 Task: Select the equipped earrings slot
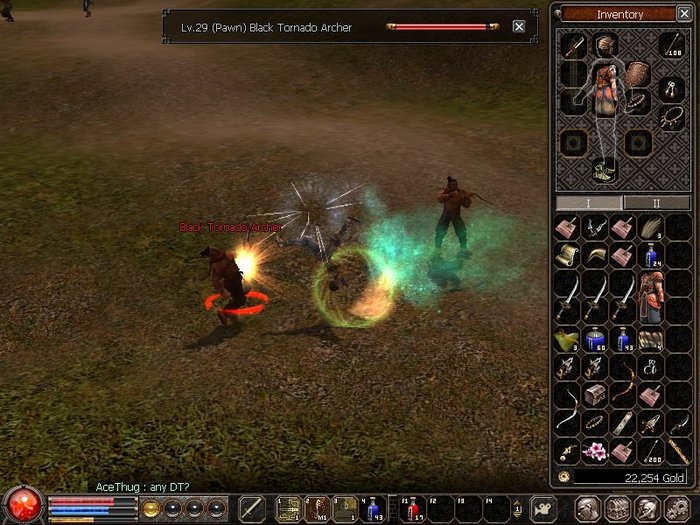coord(671,88)
